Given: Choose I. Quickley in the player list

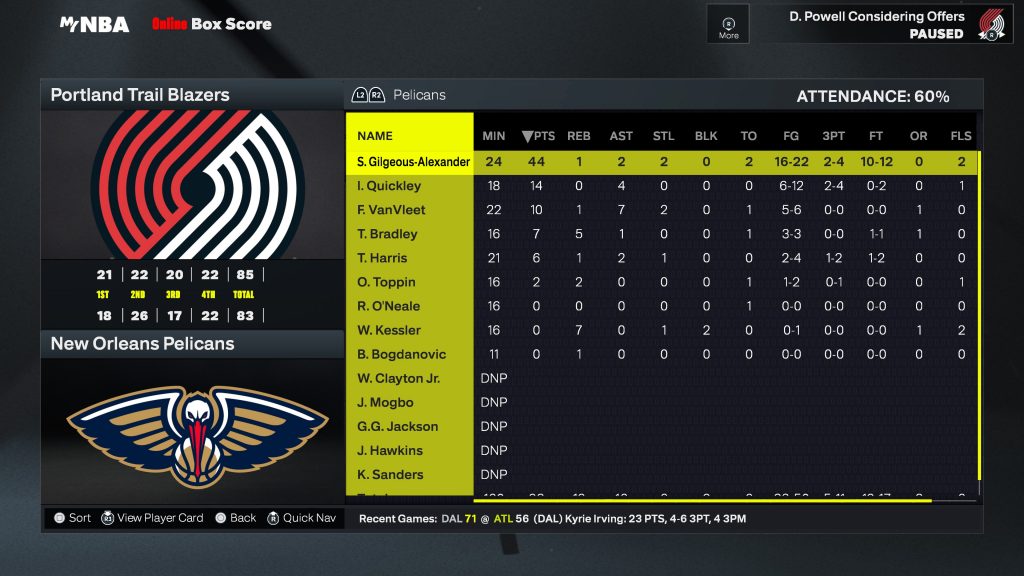Looking at the screenshot, I should (x=389, y=186).
